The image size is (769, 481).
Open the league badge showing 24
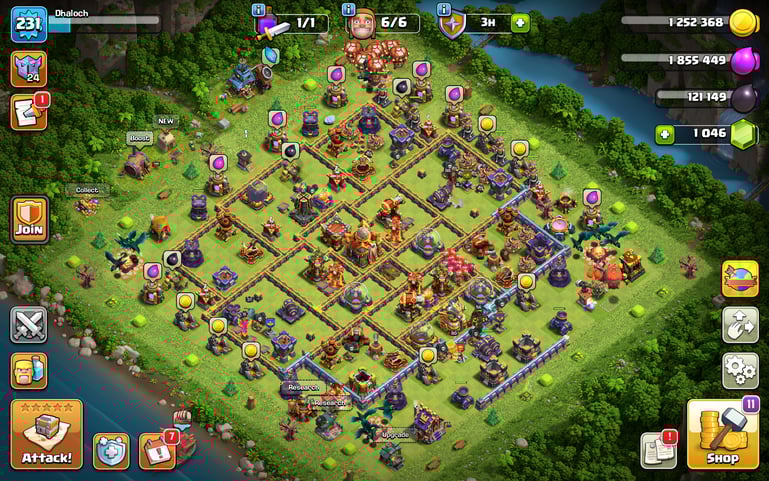click(28, 69)
